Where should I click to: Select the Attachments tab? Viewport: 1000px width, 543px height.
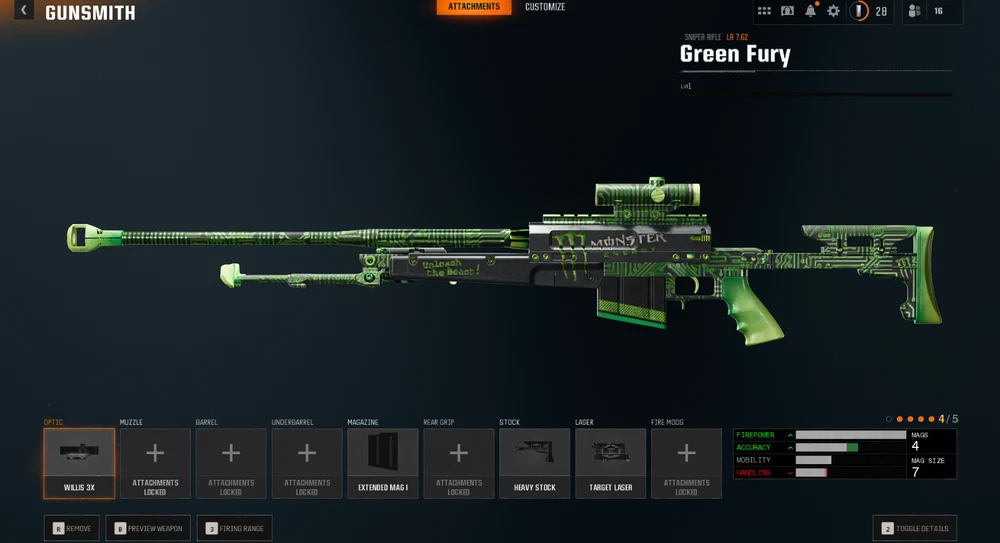click(x=474, y=7)
